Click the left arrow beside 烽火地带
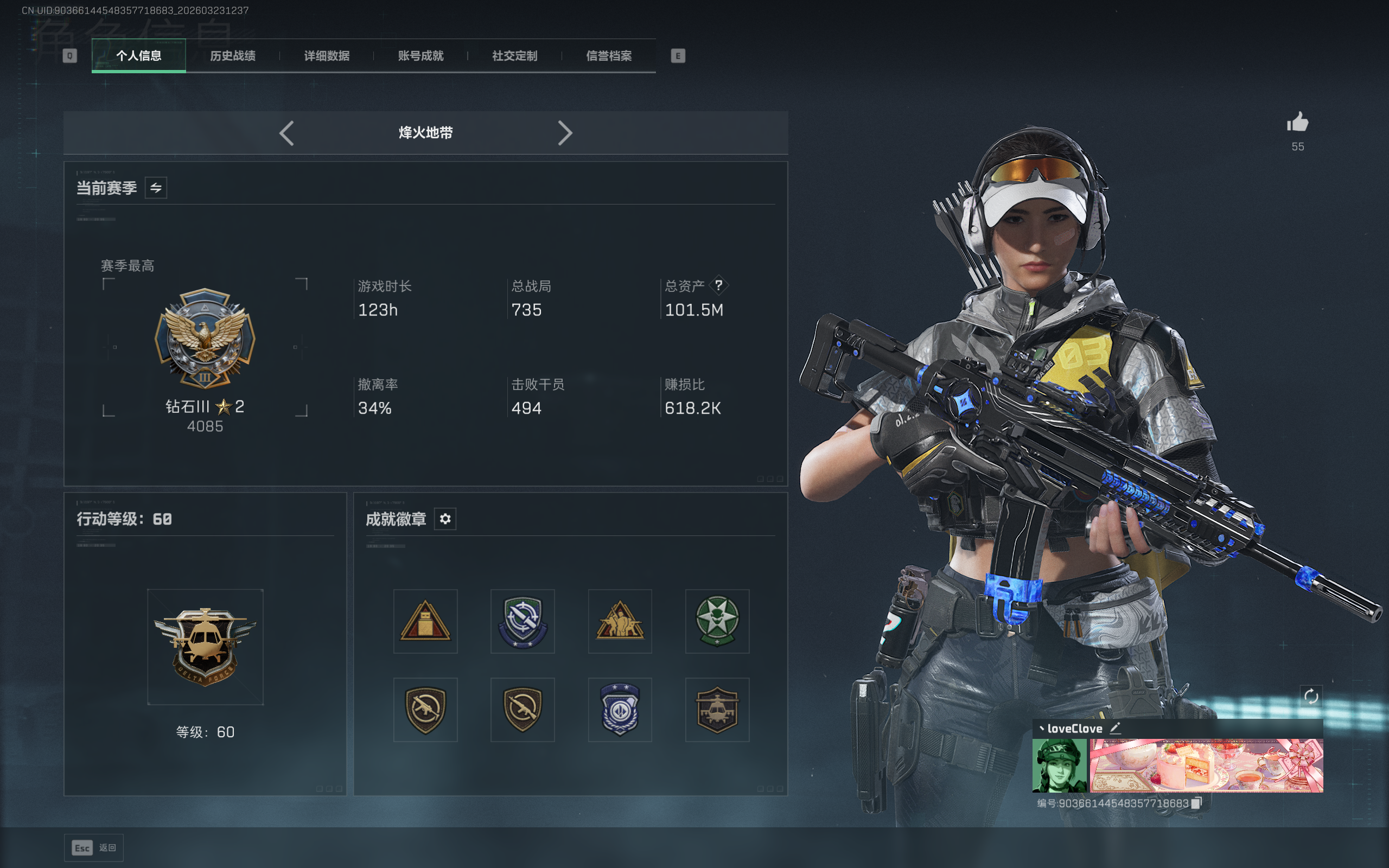 pyautogui.click(x=287, y=133)
